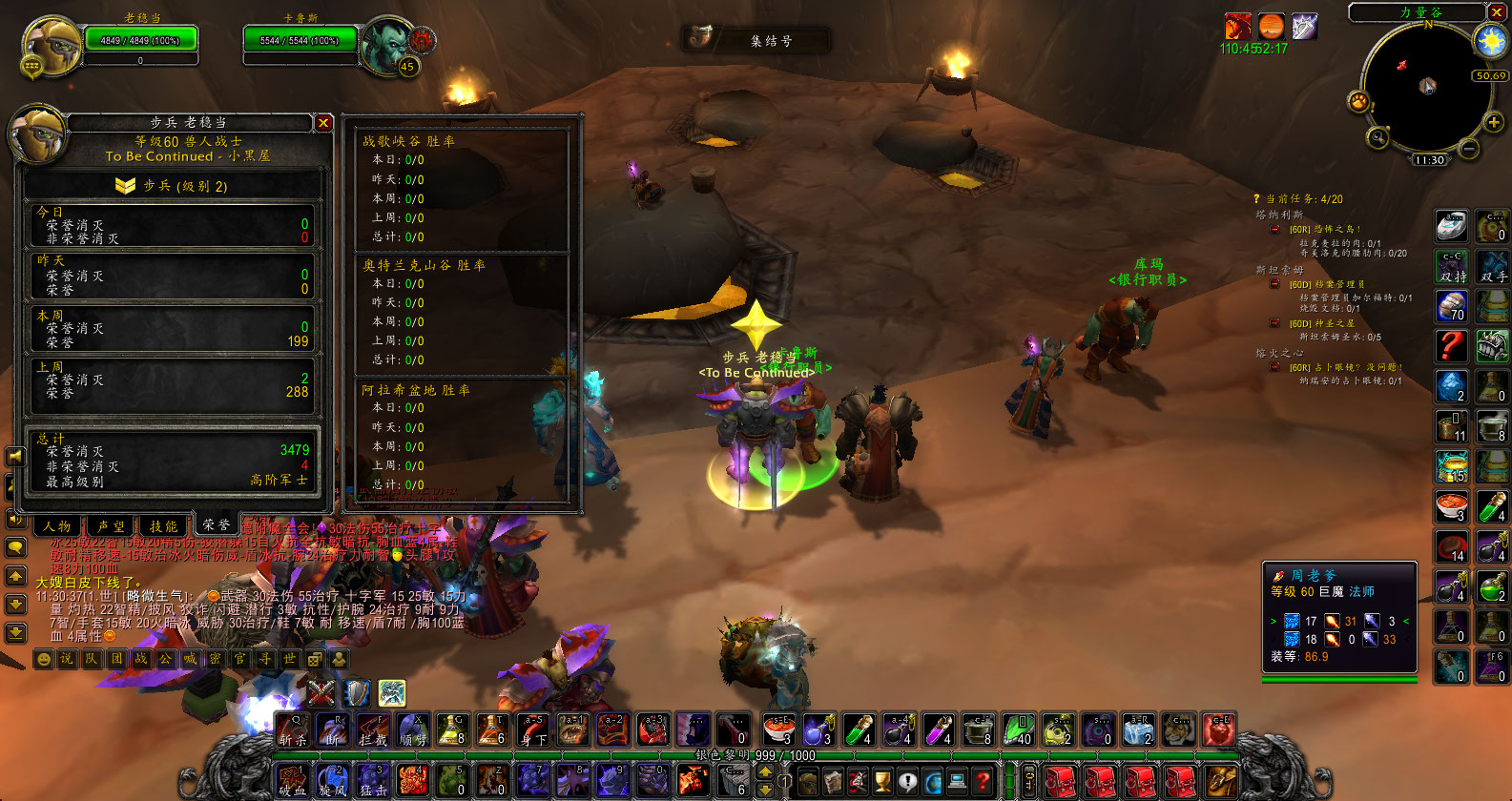Screen dimensions: 1512x801
Task: Click the 双手 two-hand equipment button
Action: (1493, 267)
